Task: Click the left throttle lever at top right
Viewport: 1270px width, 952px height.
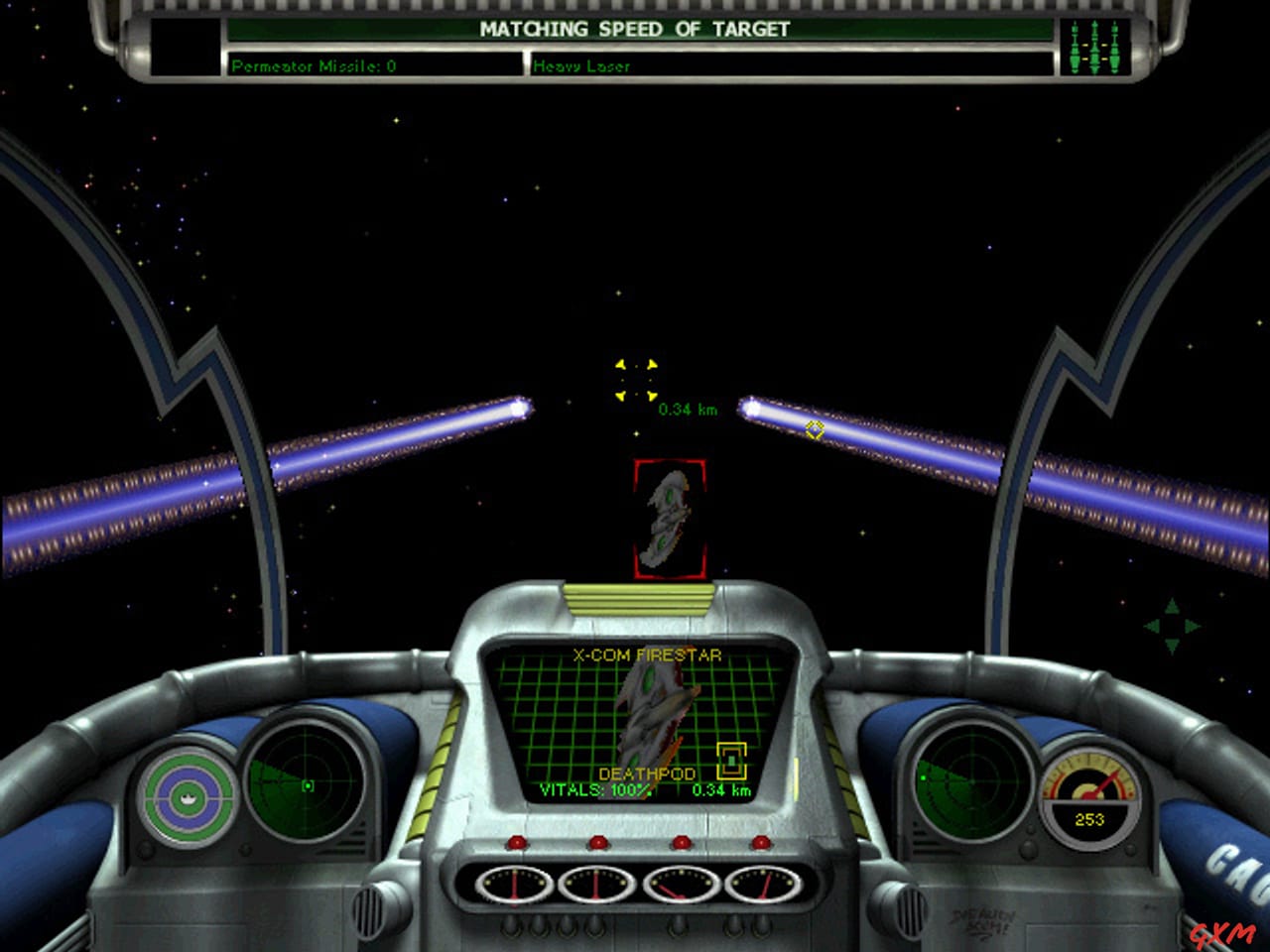Action: coord(1075,45)
